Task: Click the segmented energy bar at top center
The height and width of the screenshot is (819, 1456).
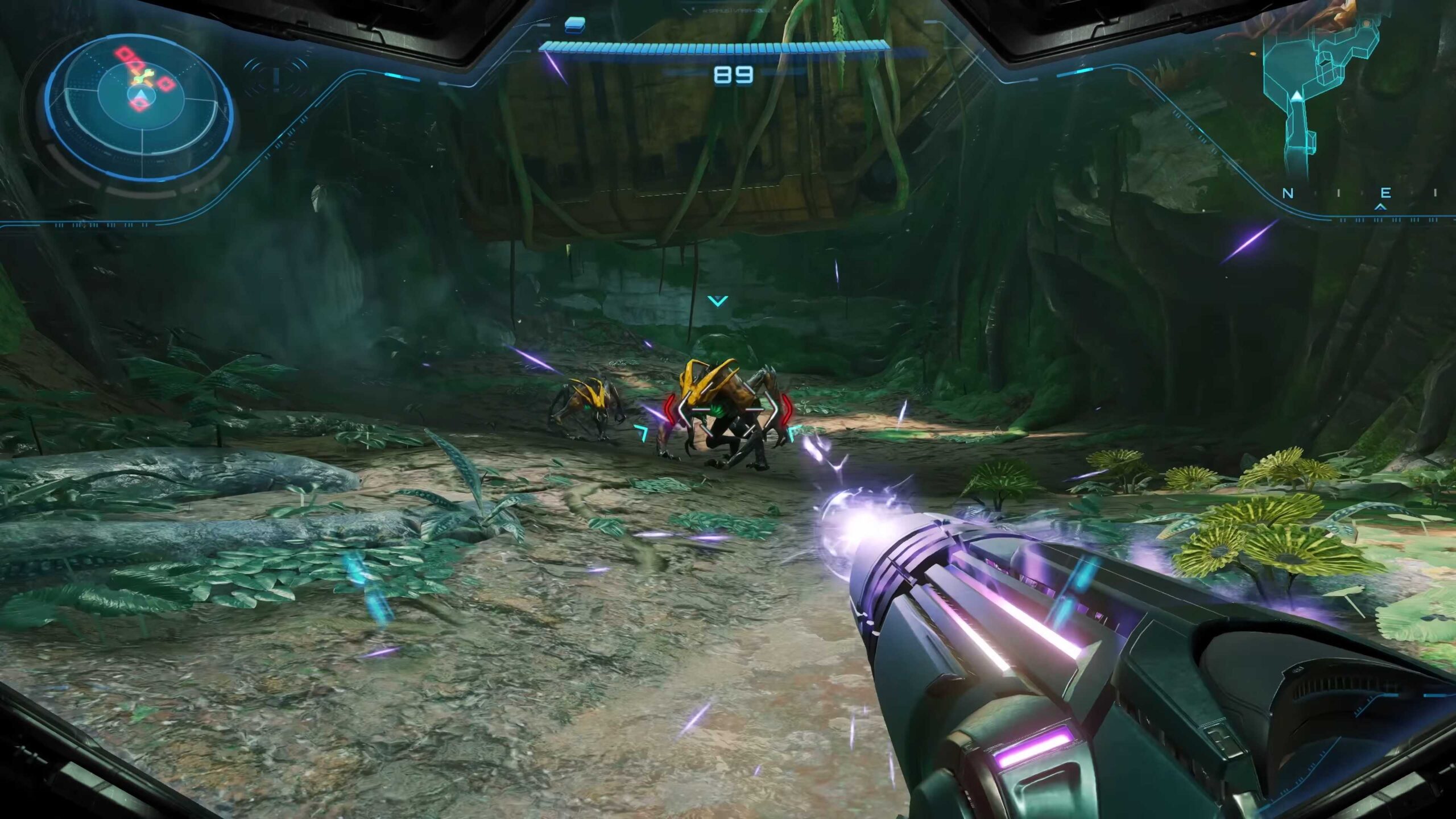Action: pyautogui.click(x=717, y=48)
